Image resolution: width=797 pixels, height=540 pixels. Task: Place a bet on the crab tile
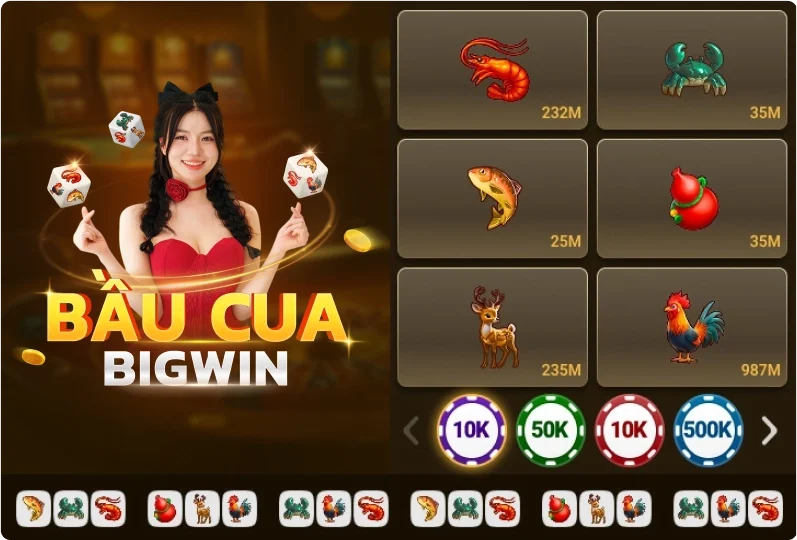click(x=692, y=70)
